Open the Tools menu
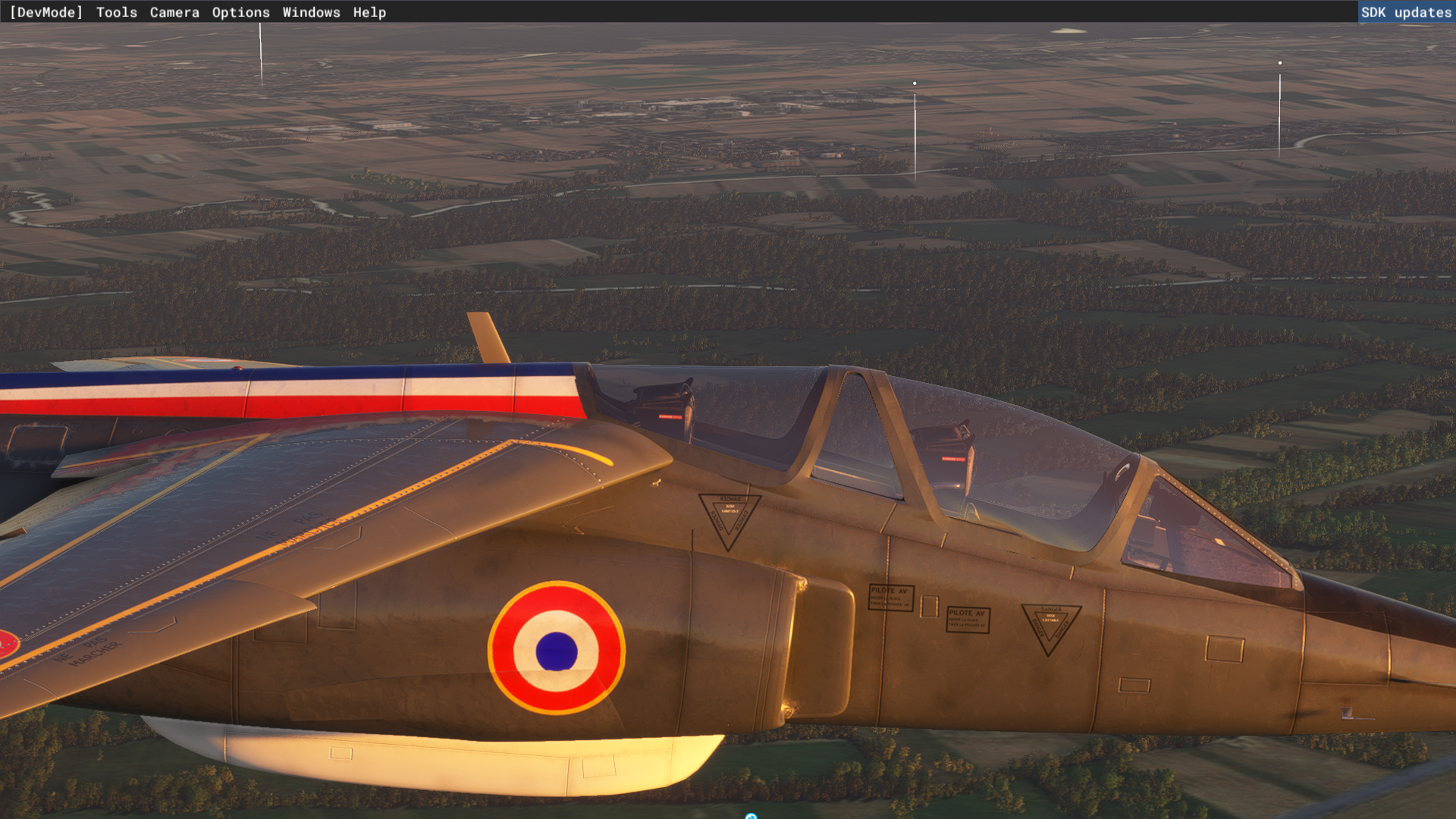Image resolution: width=1456 pixels, height=819 pixels. [x=117, y=12]
